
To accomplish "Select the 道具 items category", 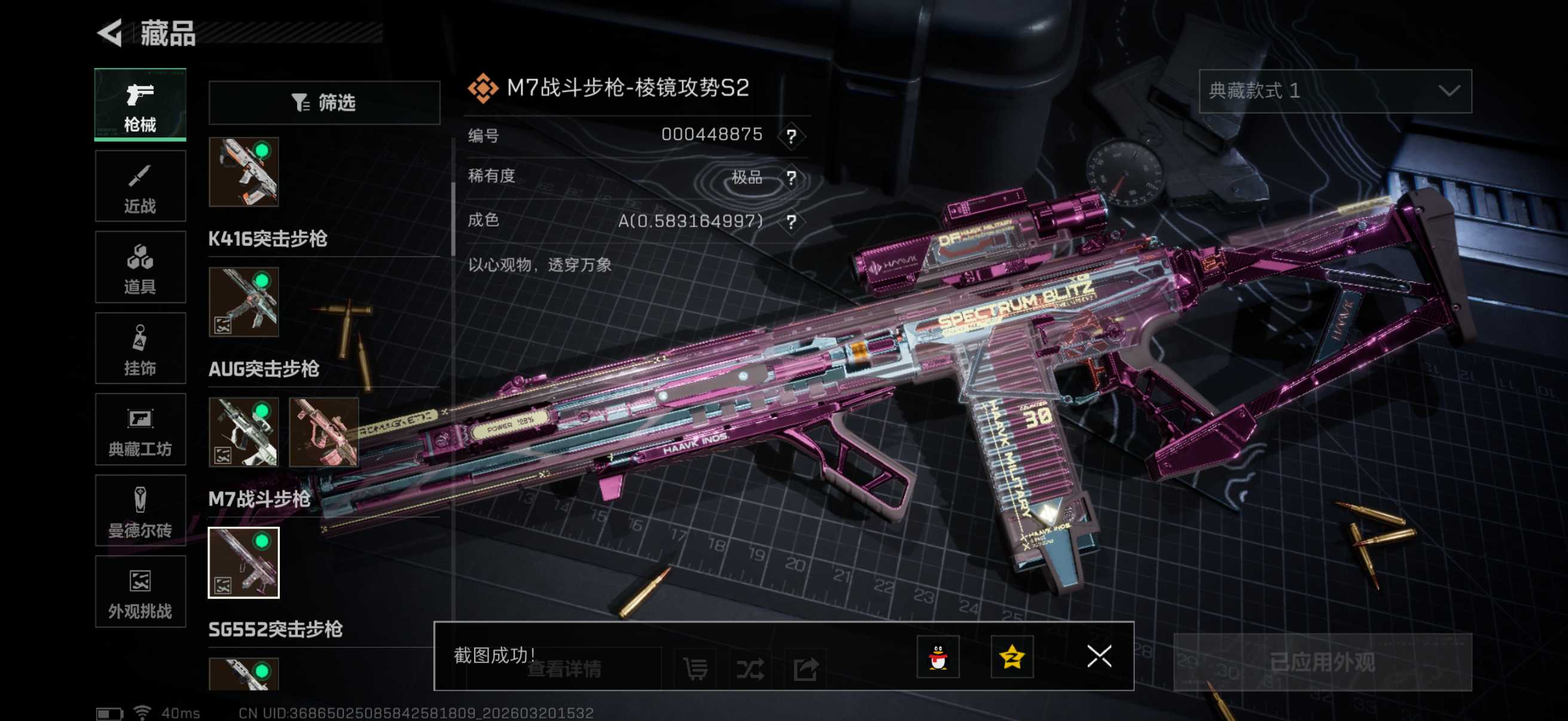I will [140, 267].
